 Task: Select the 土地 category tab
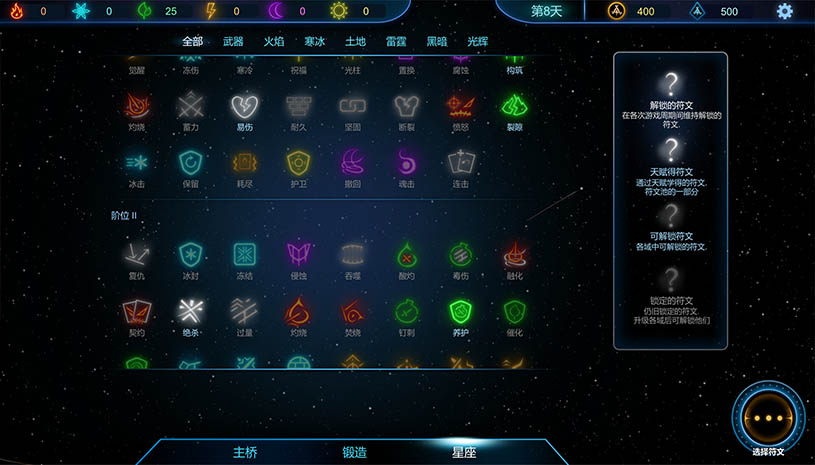pos(355,41)
